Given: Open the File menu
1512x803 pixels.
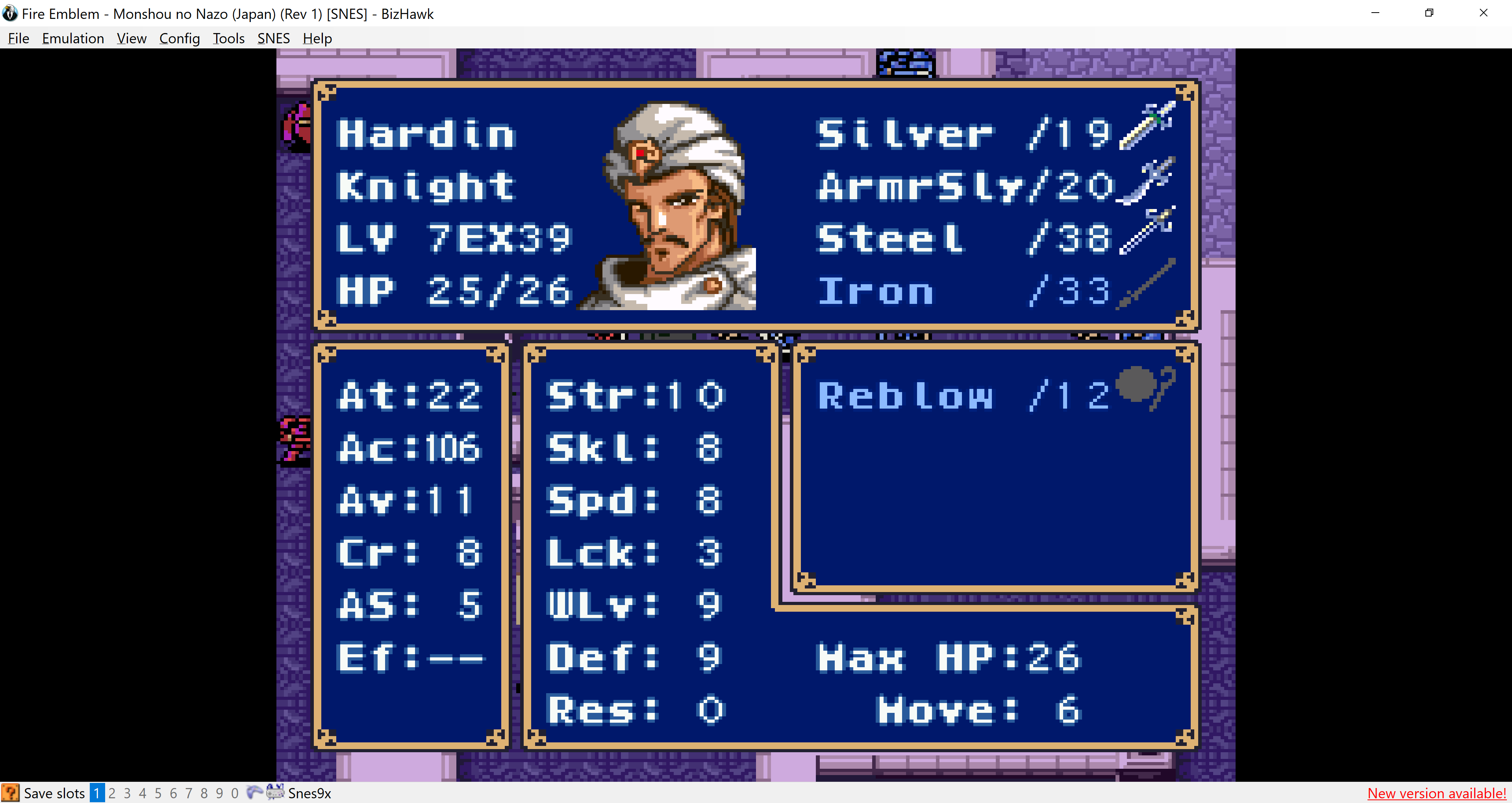Looking at the screenshot, I should 18,38.
